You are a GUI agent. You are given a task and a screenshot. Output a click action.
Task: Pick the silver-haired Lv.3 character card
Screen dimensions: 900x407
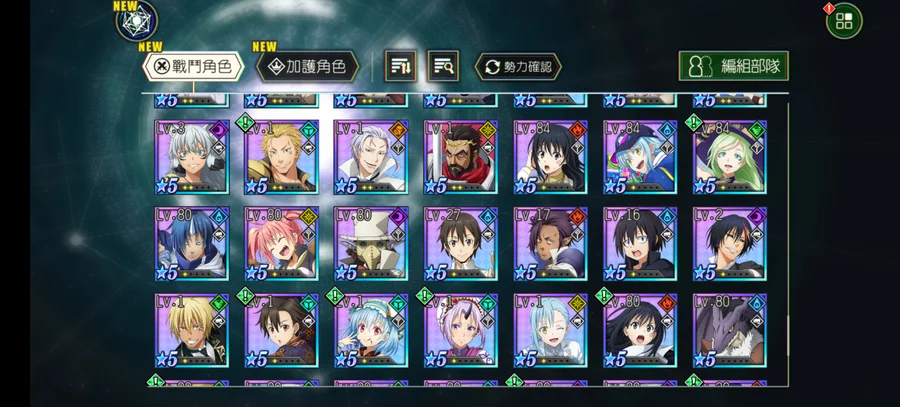click(x=192, y=158)
